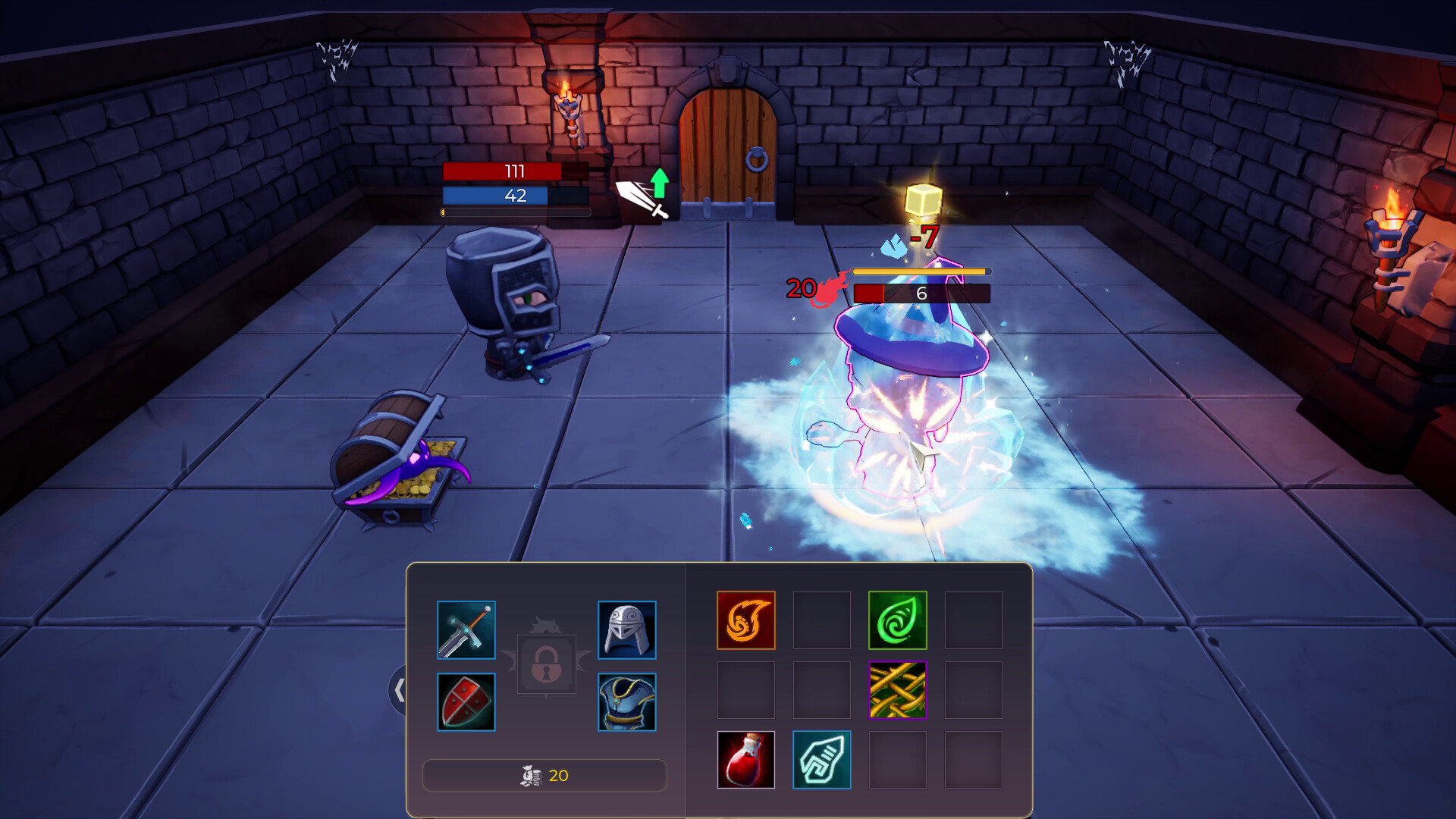Select the equipped helmet icon
1456x819 pixels.
pyautogui.click(x=626, y=629)
